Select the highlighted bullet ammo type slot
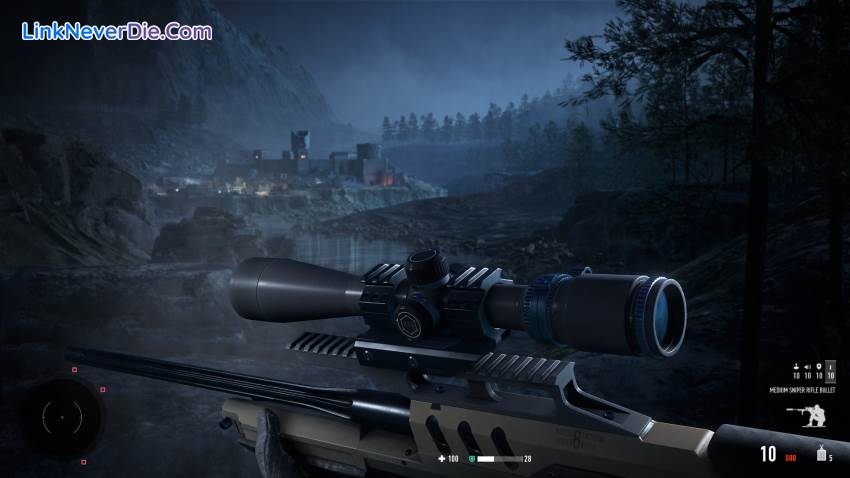 click(x=831, y=371)
